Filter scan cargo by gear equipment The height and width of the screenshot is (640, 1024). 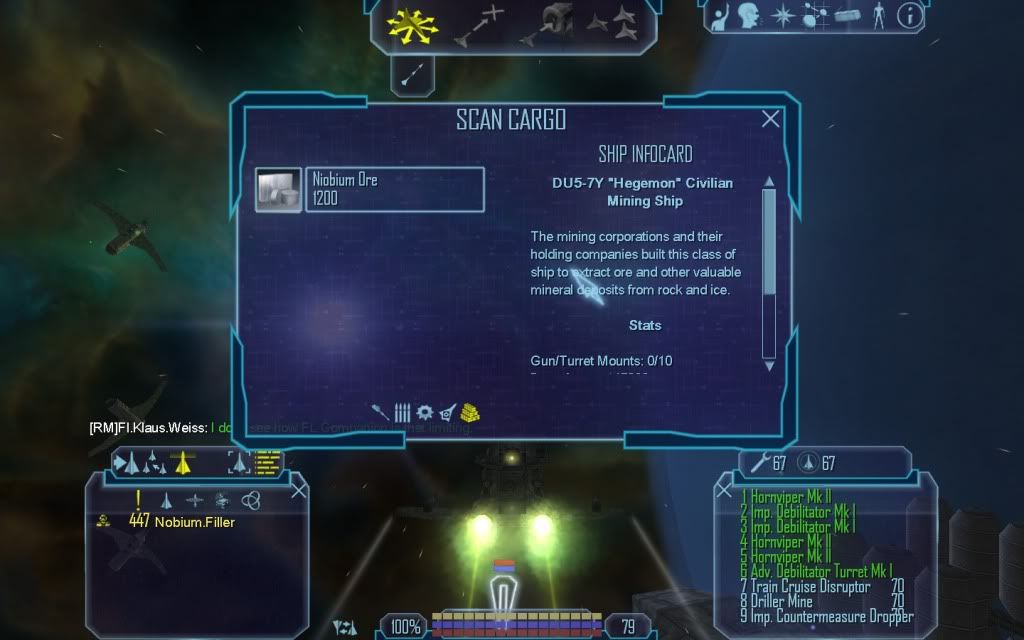(x=424, y=412)
